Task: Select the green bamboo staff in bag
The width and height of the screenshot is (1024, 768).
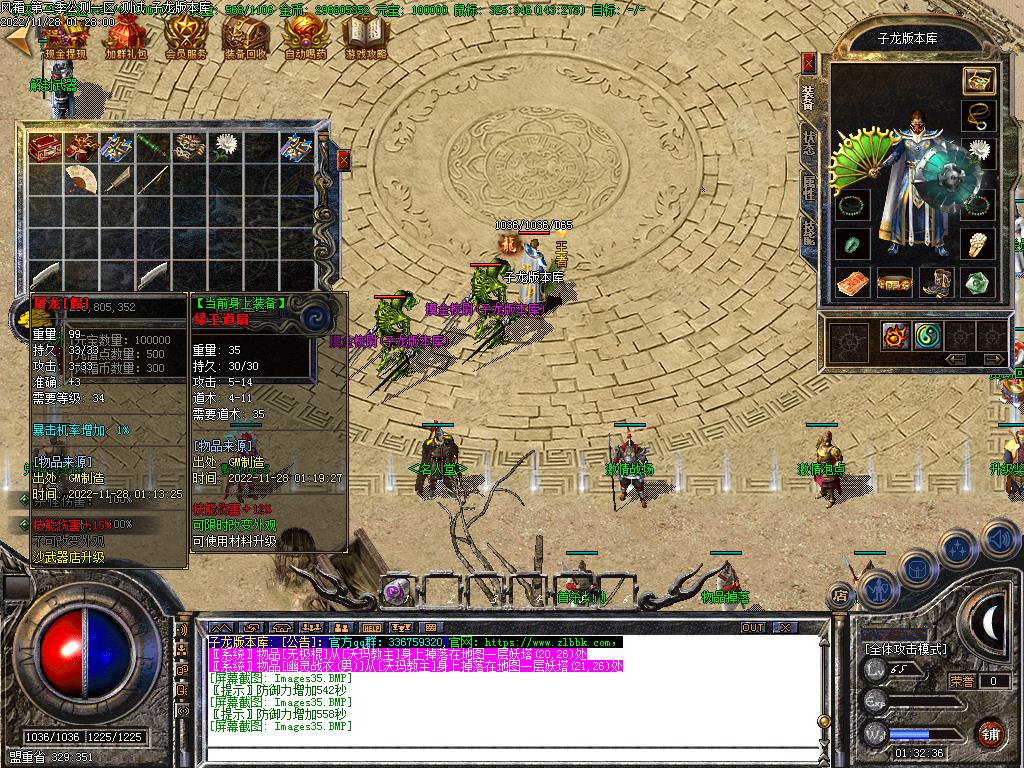Action: point(152,148)
